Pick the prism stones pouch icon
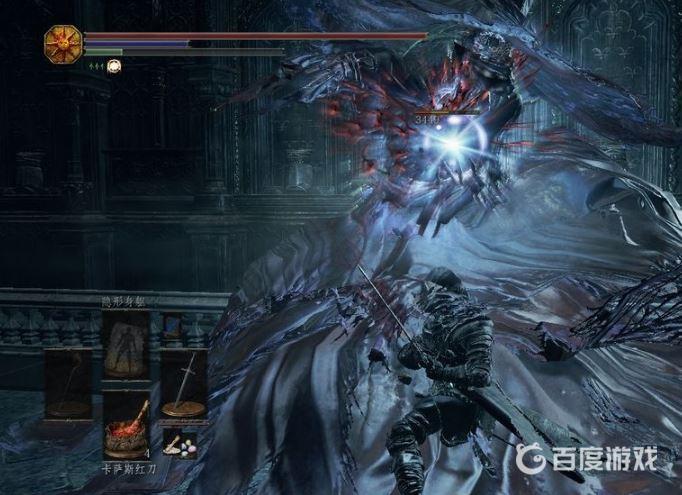Screen dimensions: 682x495 (x=180, y=444)
